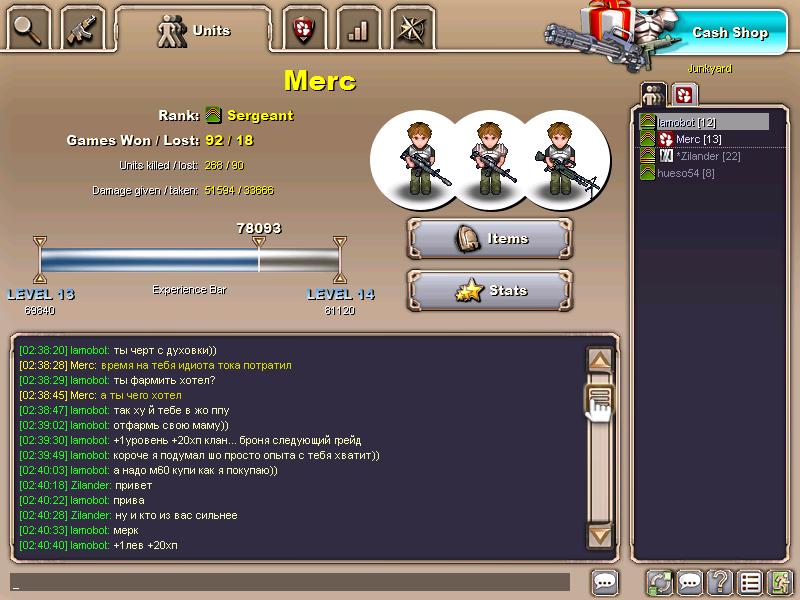This screenshot has width=800, height=600.
Task: Focus the chat message input field
Action: 290,582
